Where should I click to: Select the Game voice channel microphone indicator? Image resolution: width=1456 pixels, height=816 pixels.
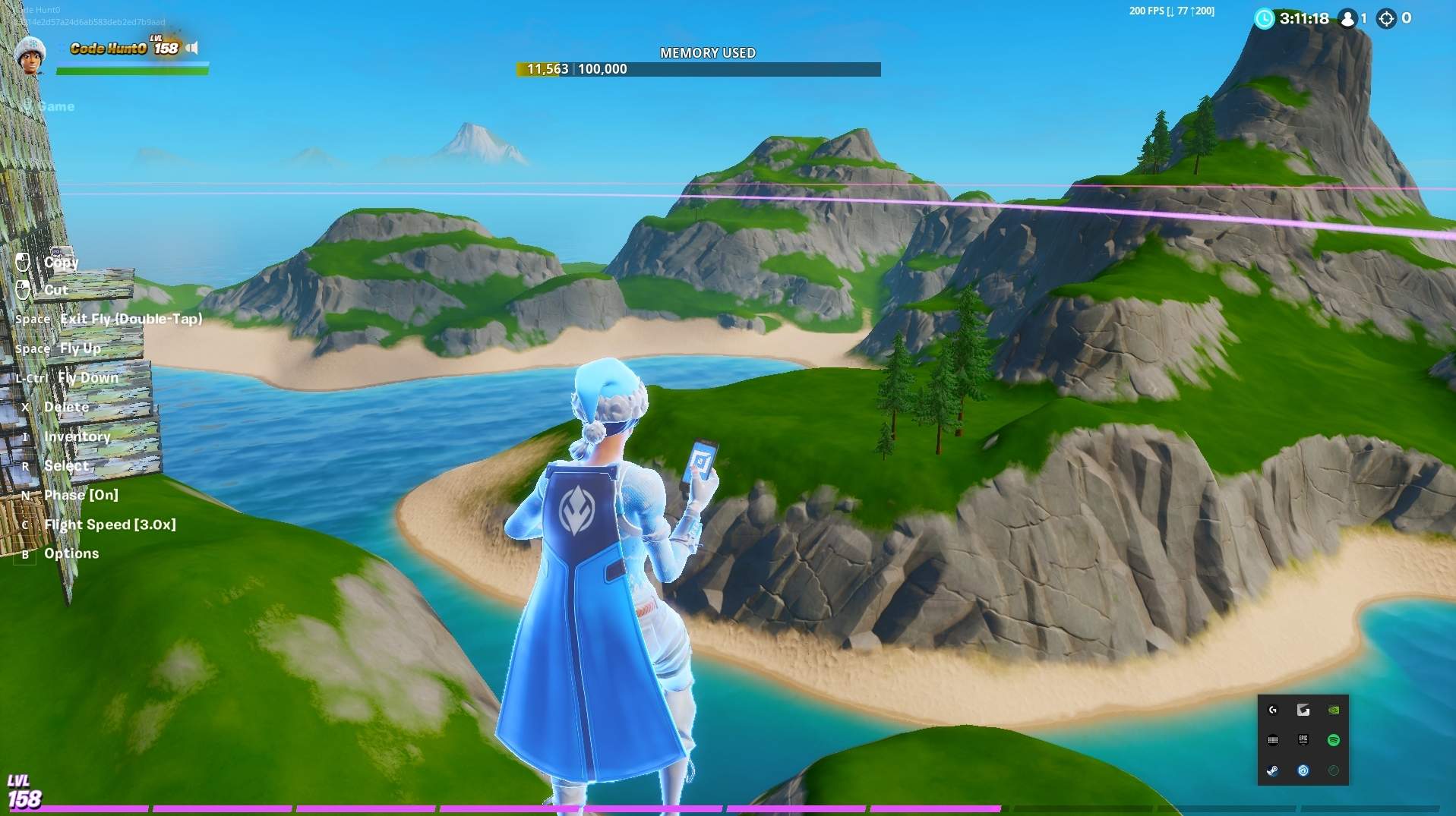27,106
